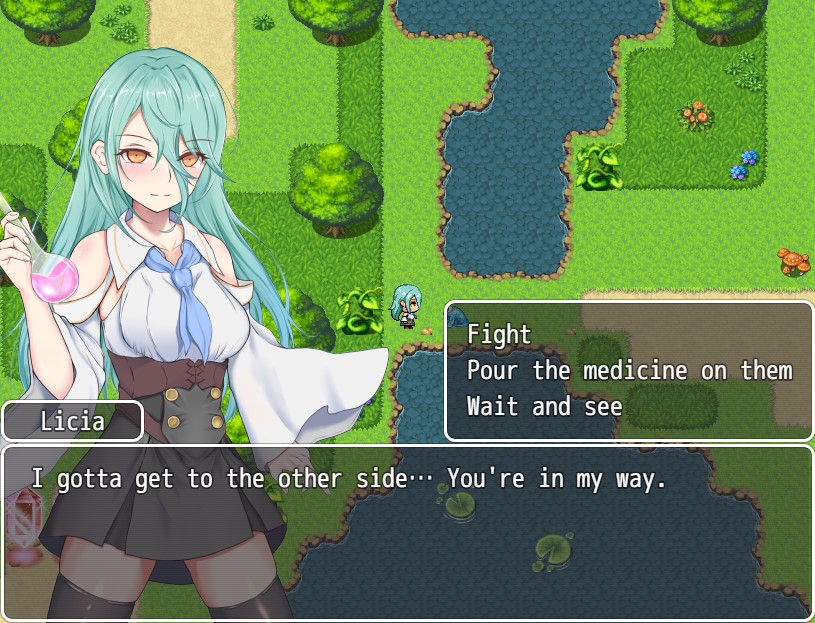Select "Pour the medicine on them"

(x=629, y=371)
